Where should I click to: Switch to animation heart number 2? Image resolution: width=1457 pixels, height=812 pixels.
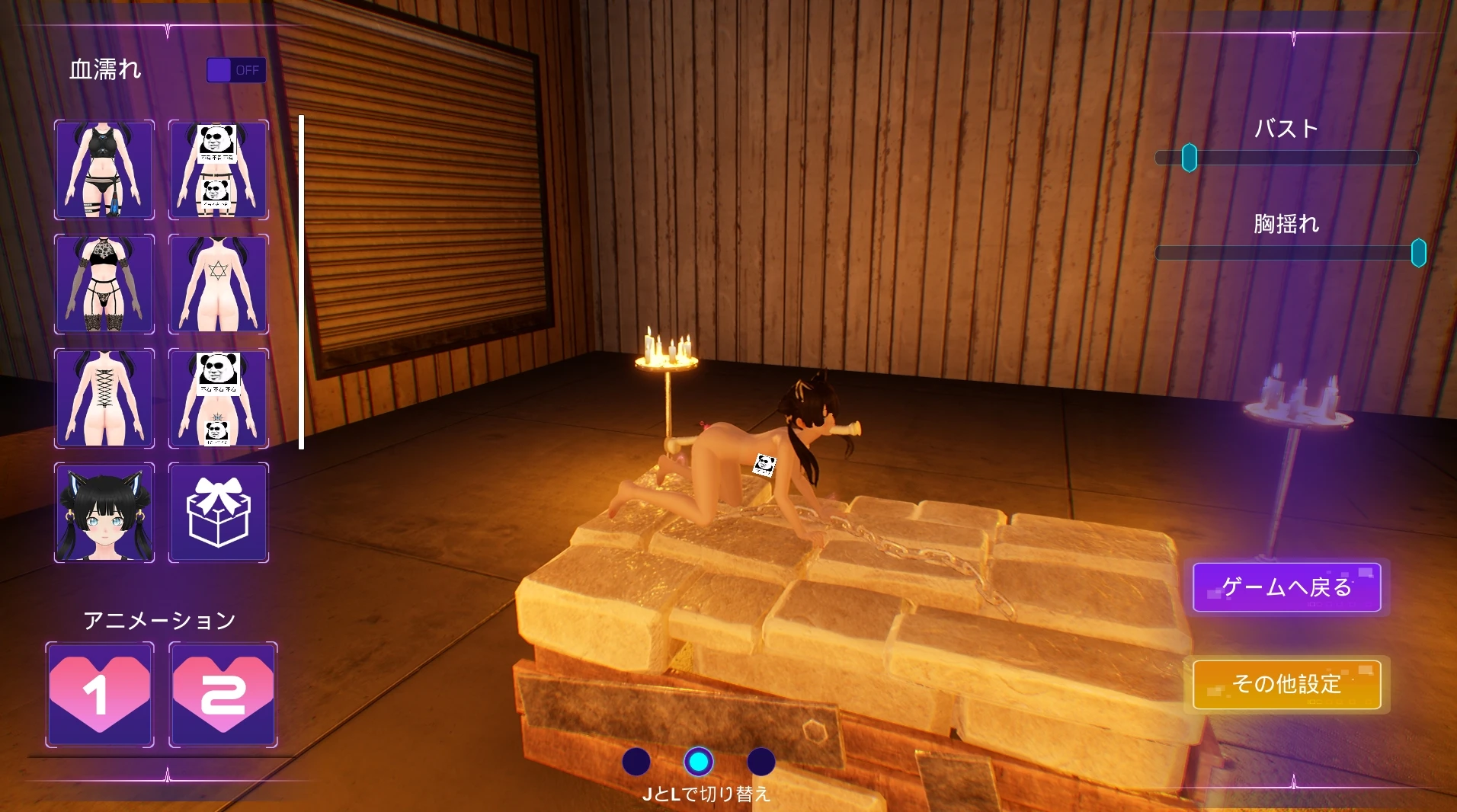[x=223, y=695]
